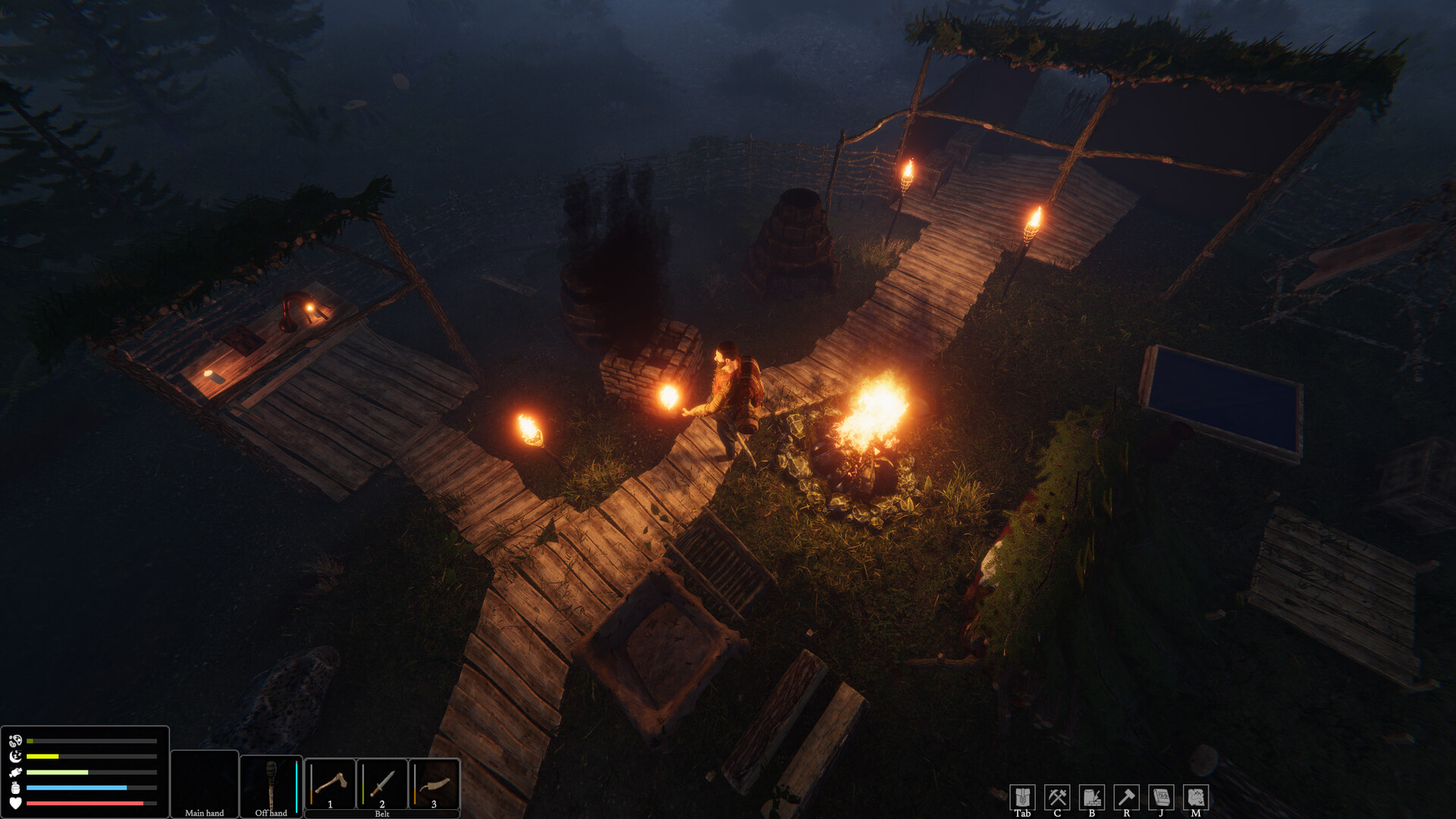Open the world map

click(x=1196, y=797)
